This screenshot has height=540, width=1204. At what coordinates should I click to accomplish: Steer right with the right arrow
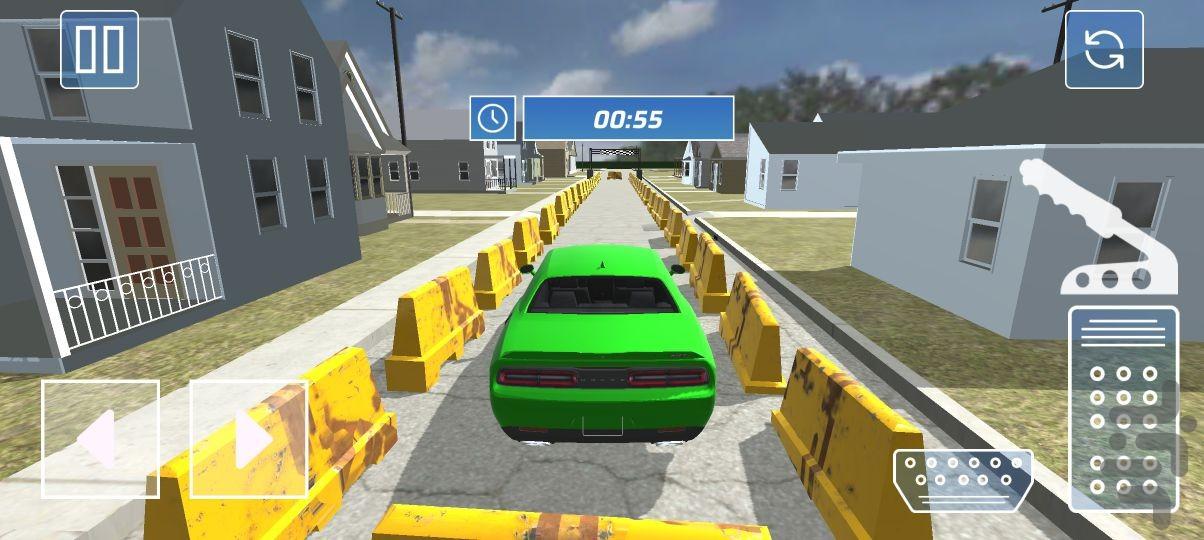point(248,438)
